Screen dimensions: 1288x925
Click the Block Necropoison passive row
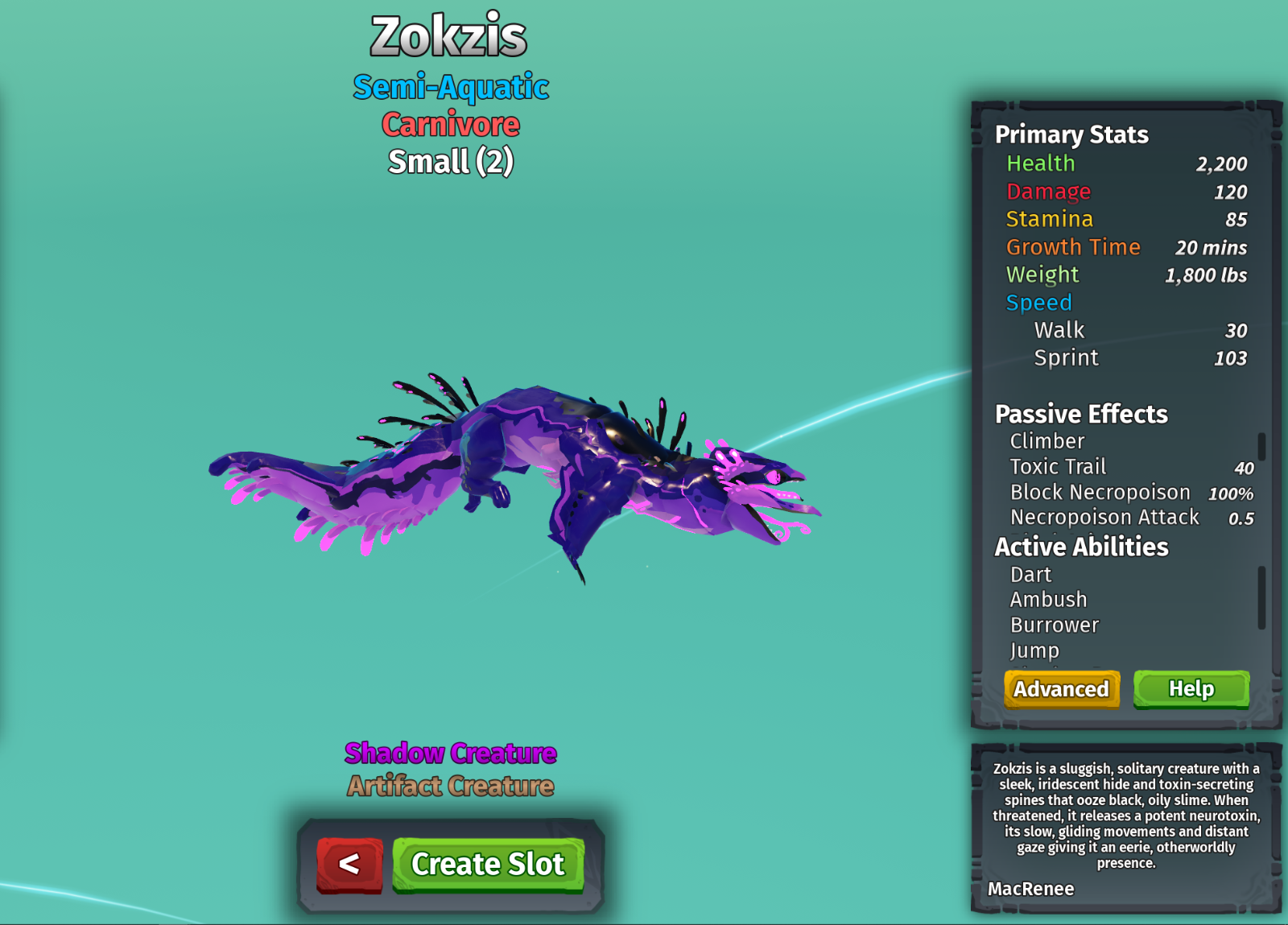click(1100, 493)
